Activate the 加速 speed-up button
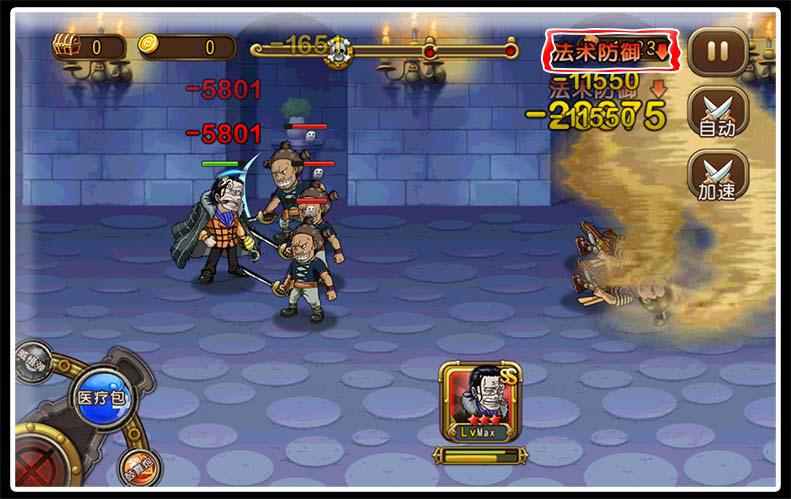This screenshot has height=499, width=791. click(x=717, y=174)
